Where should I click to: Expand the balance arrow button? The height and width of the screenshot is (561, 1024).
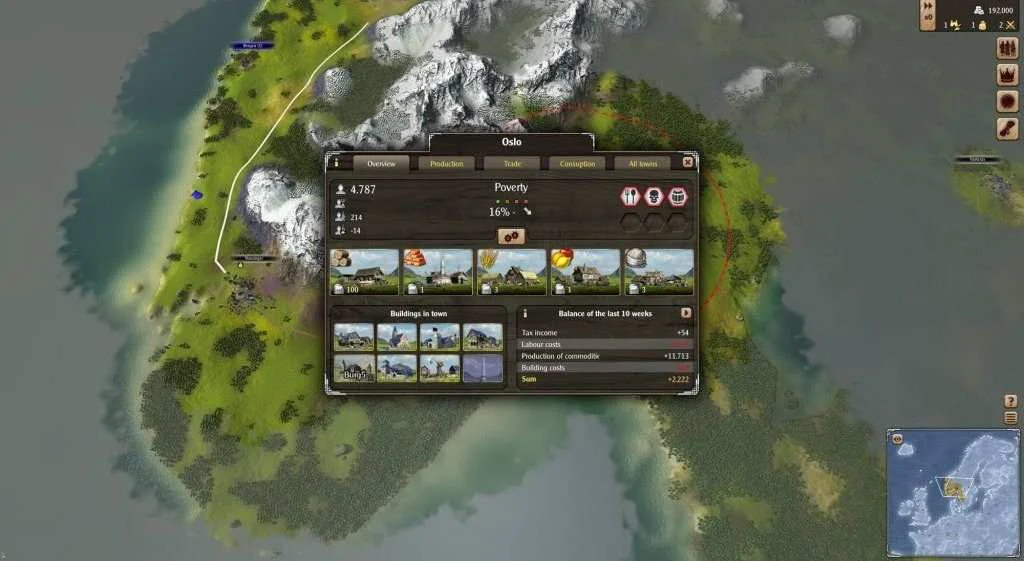(686, 313)
